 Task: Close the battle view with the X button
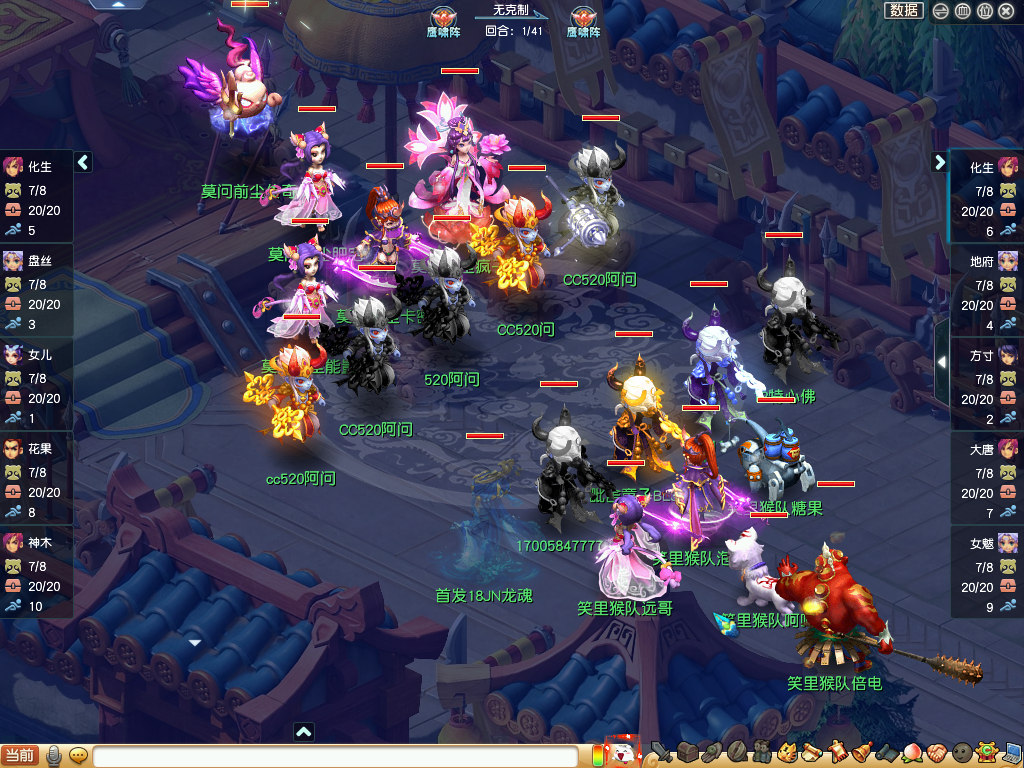(1007, 11)
